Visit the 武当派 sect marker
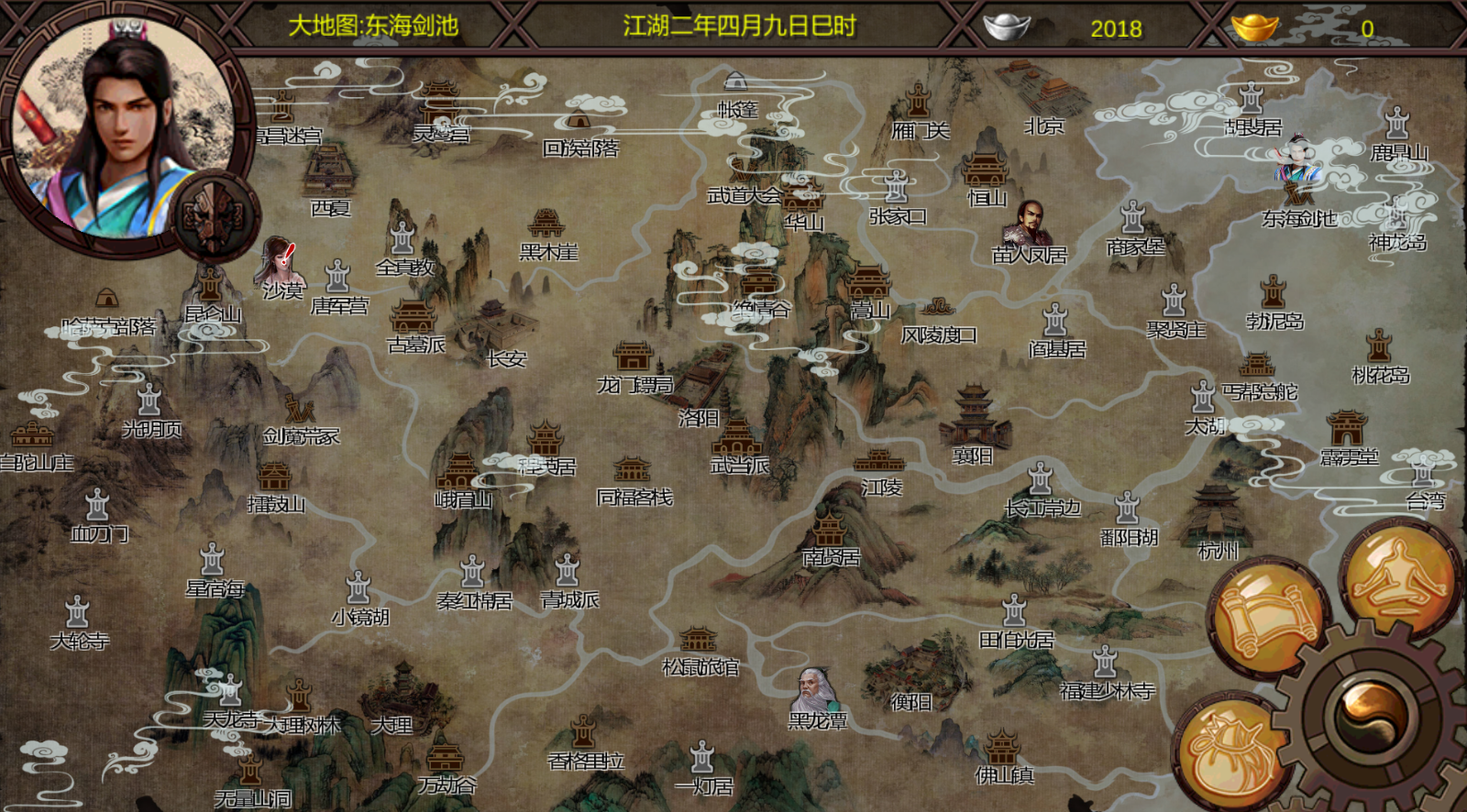 click(739, 444)
